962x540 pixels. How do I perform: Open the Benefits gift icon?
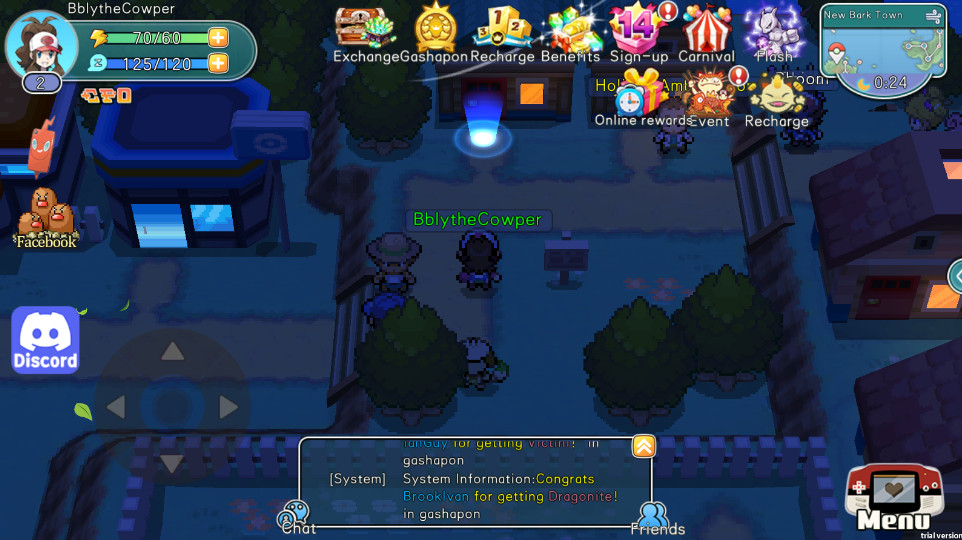[x=571, y=30]
